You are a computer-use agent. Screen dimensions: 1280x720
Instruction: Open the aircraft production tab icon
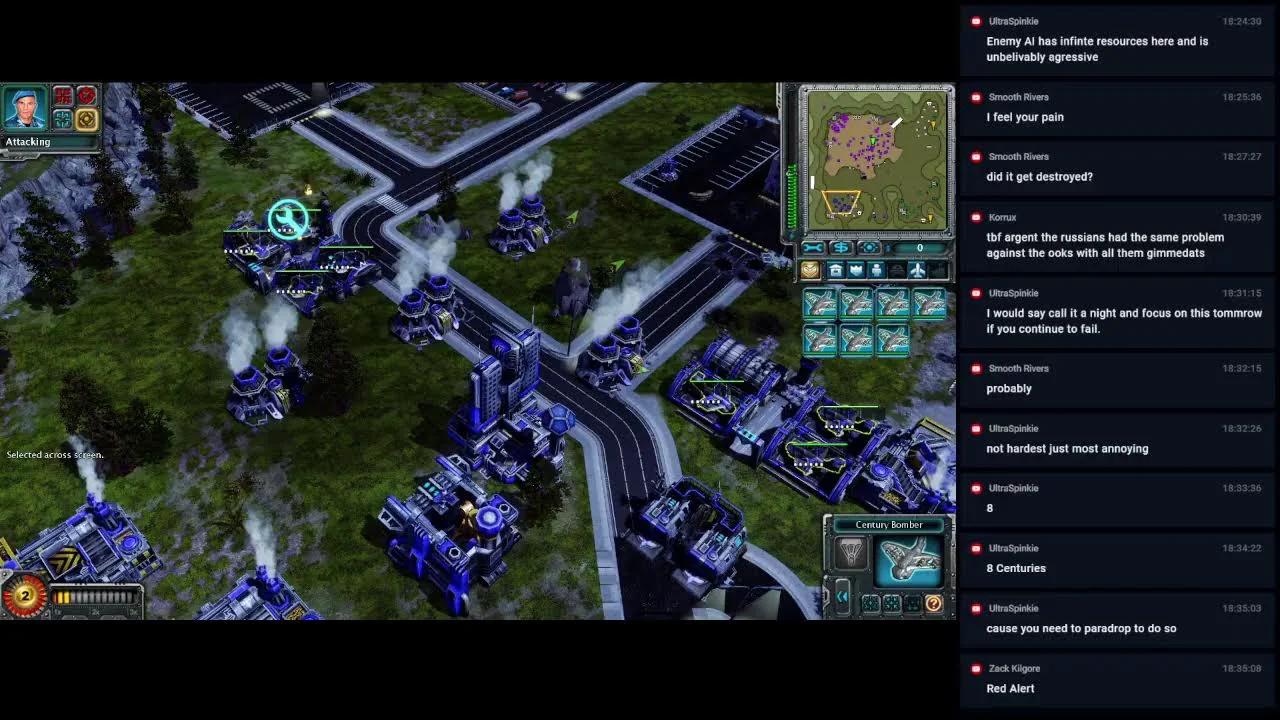point(917,270)
